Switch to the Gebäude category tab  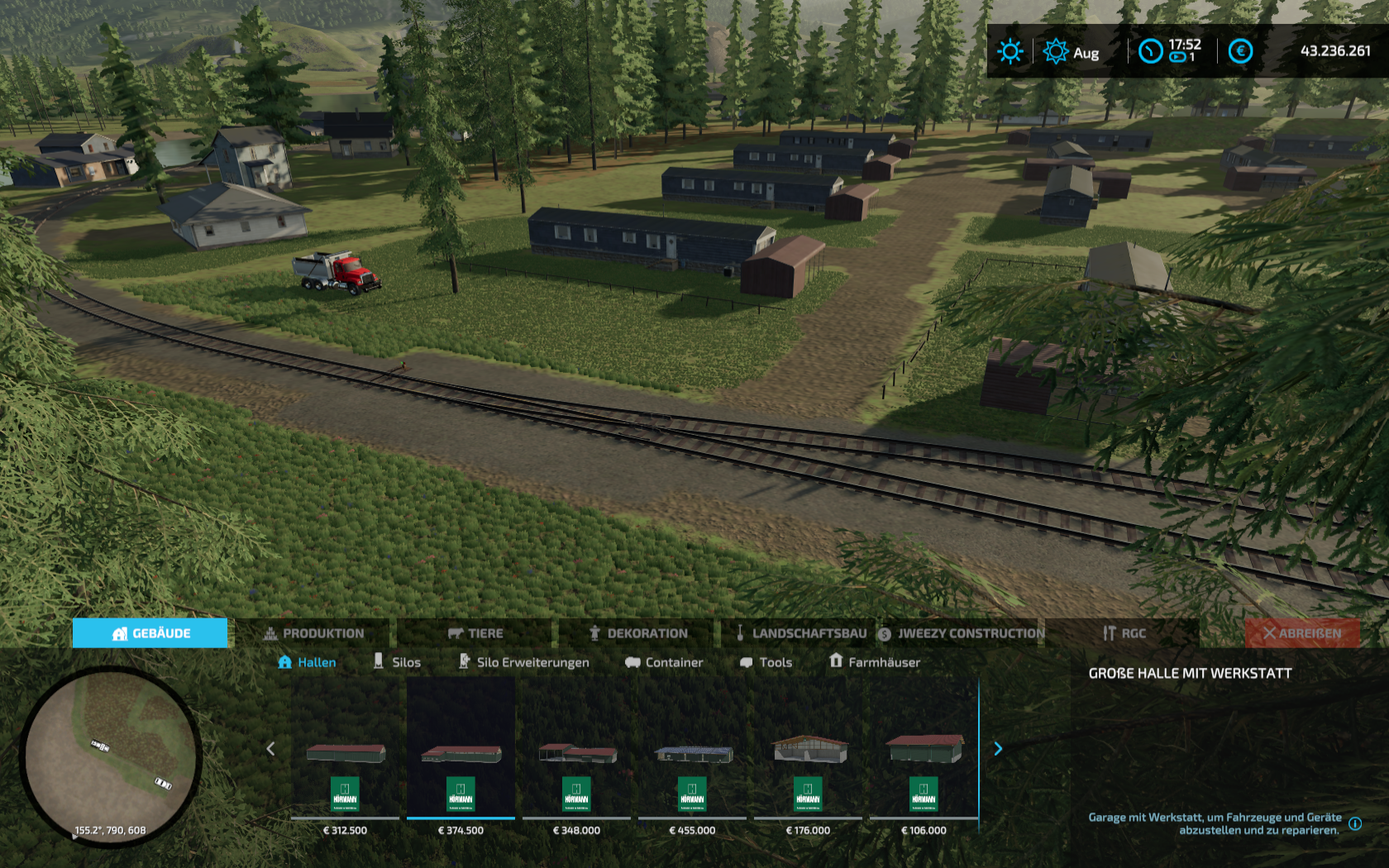coord(150,633)
